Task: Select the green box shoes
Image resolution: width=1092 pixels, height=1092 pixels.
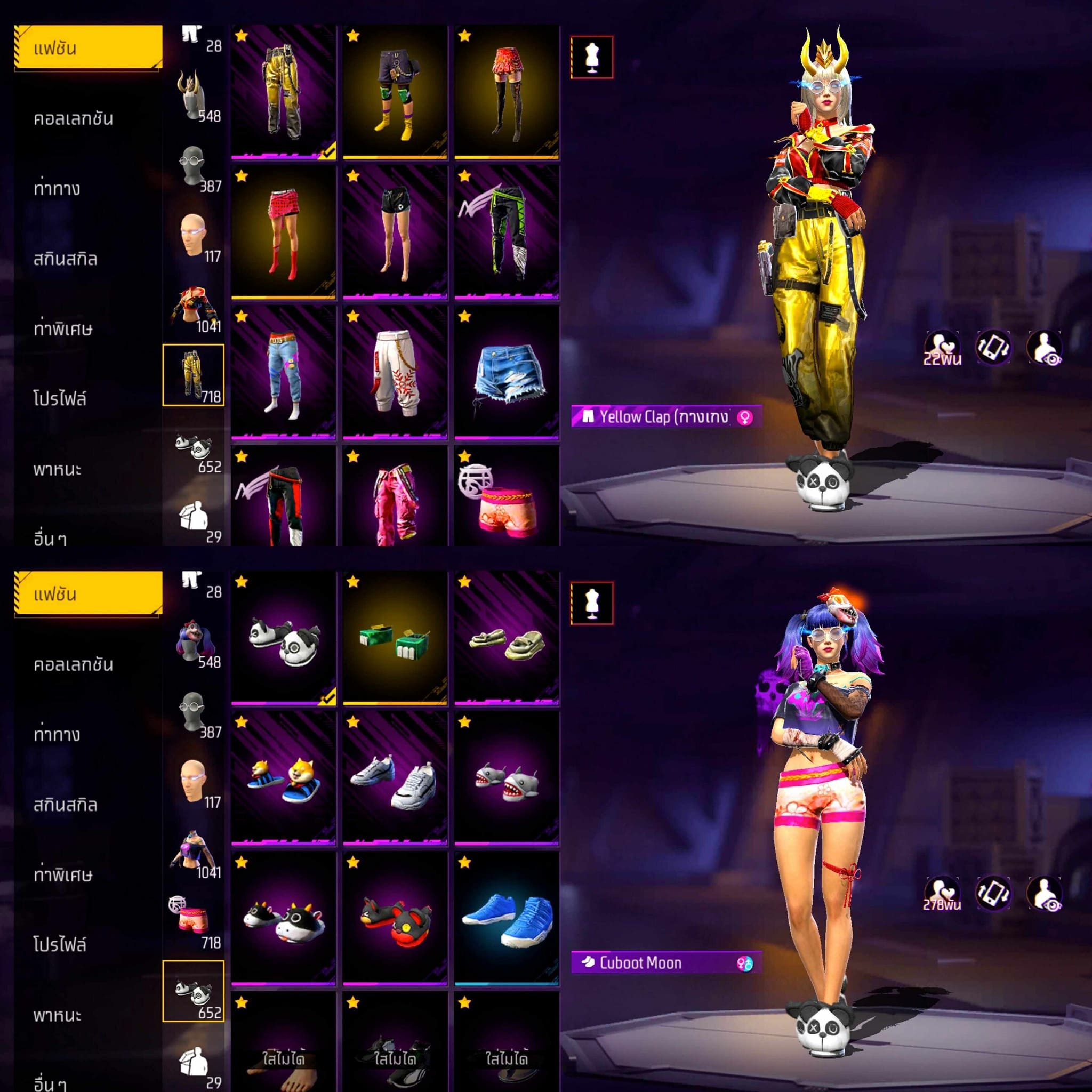Action: (x=395, y=639)
